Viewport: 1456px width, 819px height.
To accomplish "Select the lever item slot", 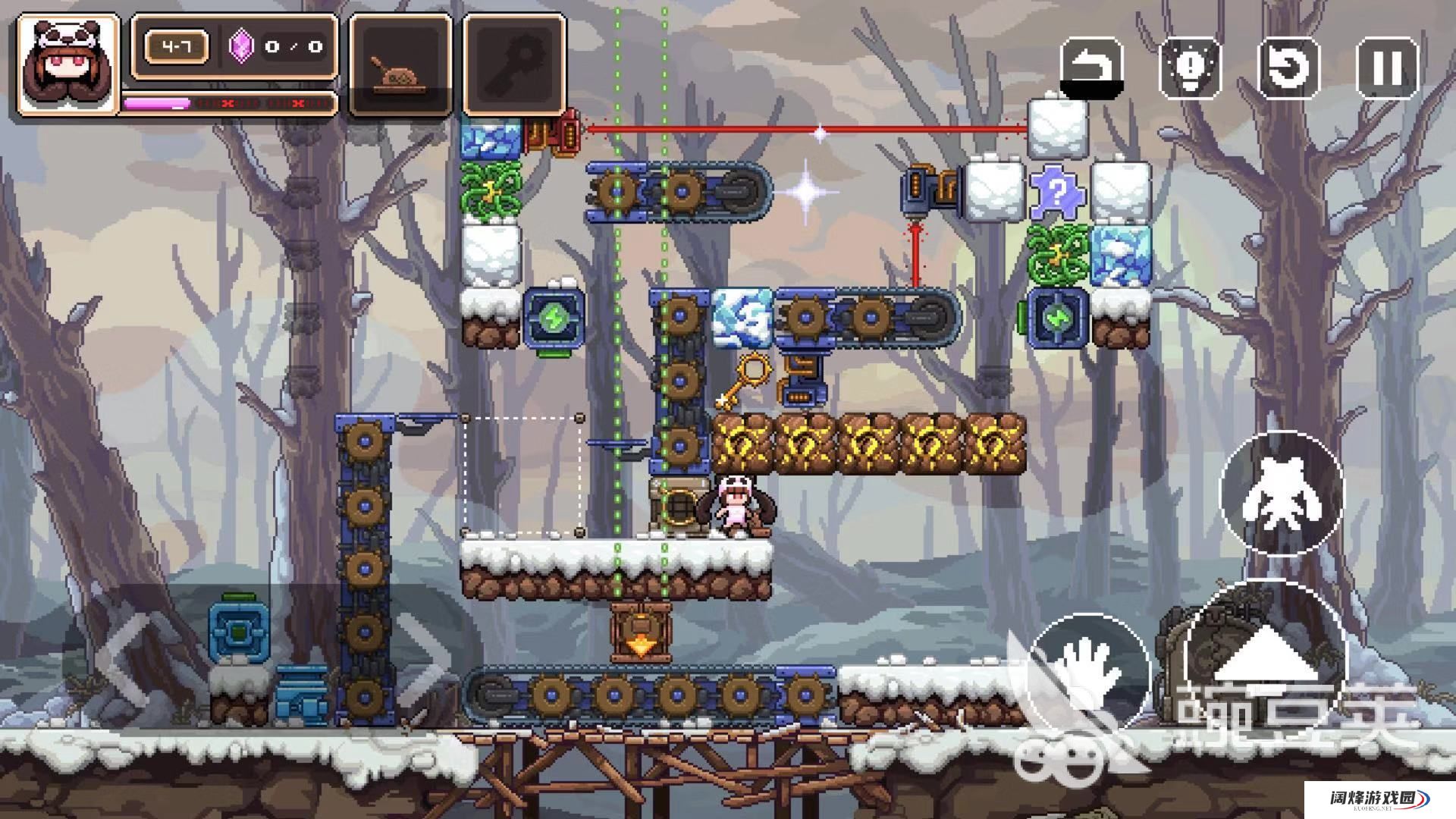I will point(400,64).
